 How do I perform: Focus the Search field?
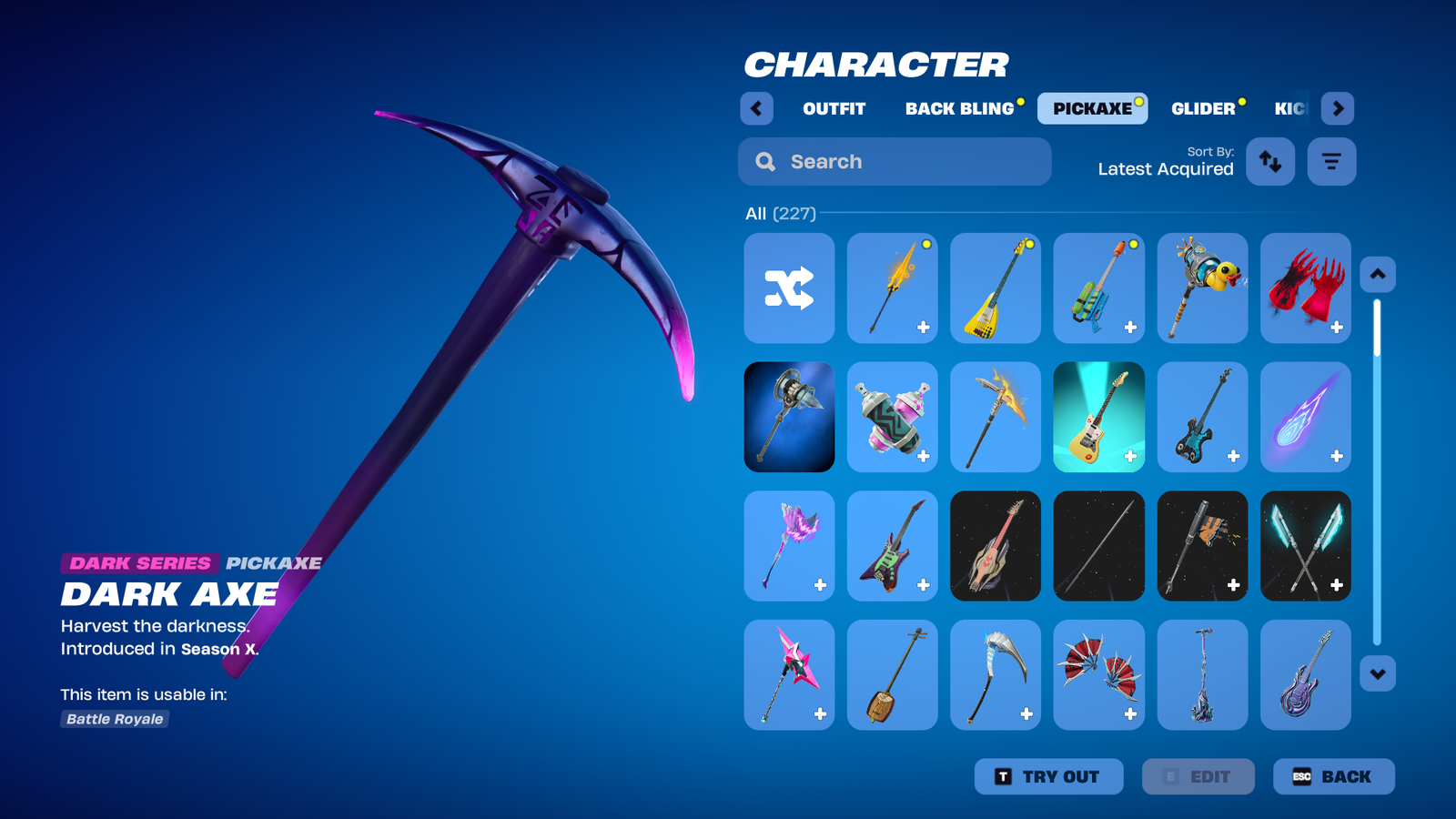click(x=895, y=162)
